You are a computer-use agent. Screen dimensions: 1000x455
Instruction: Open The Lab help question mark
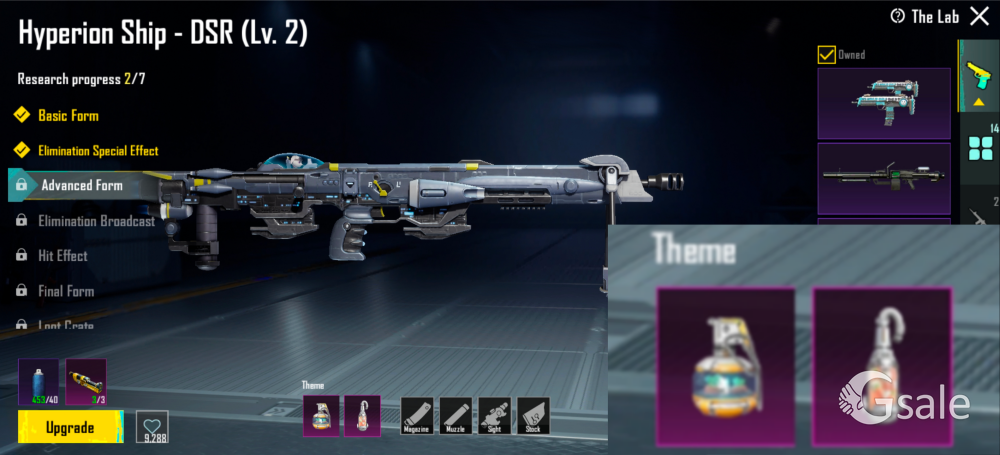(x=897, y=16)
